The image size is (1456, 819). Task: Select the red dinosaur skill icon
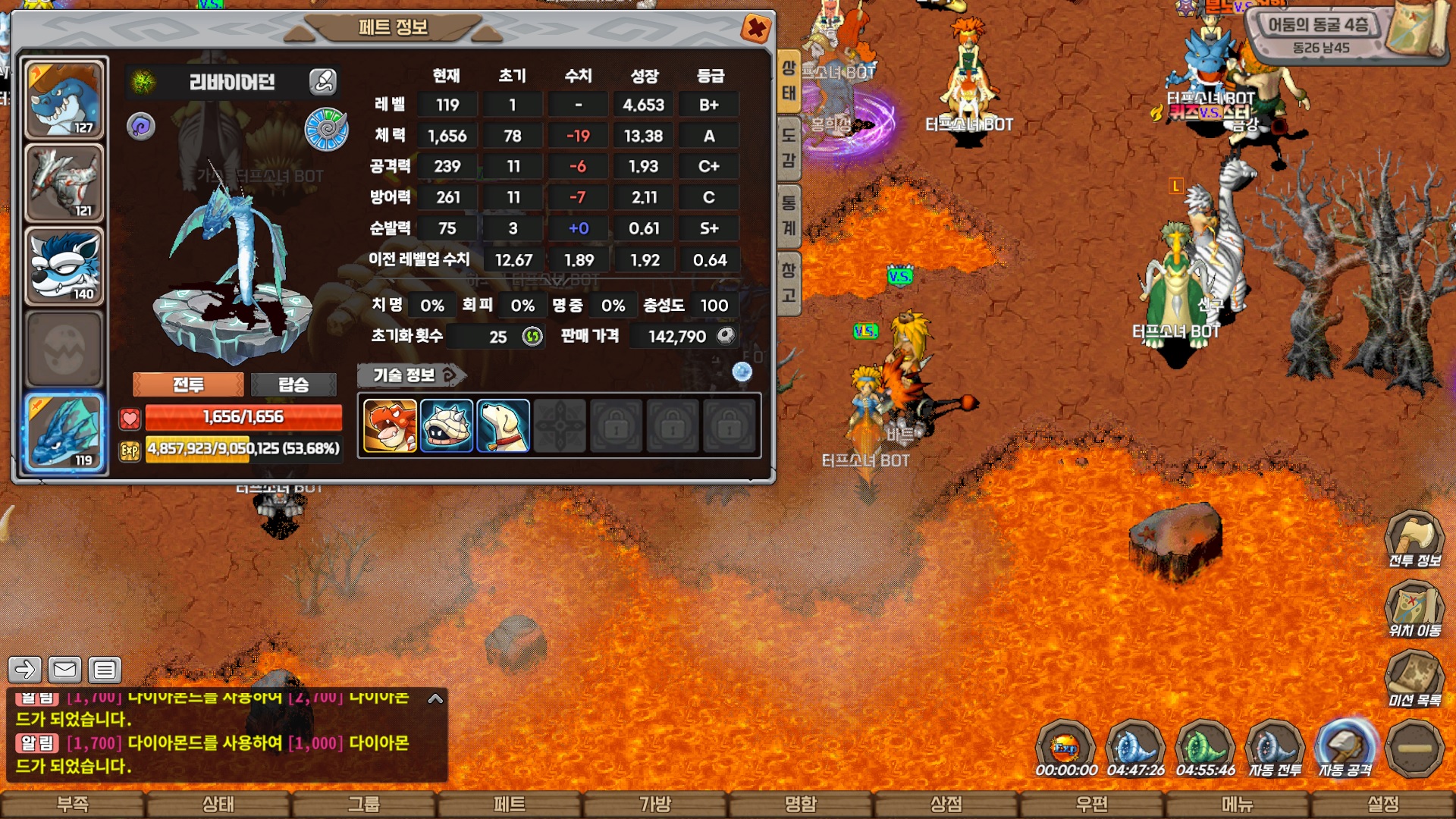coord(390,426)
